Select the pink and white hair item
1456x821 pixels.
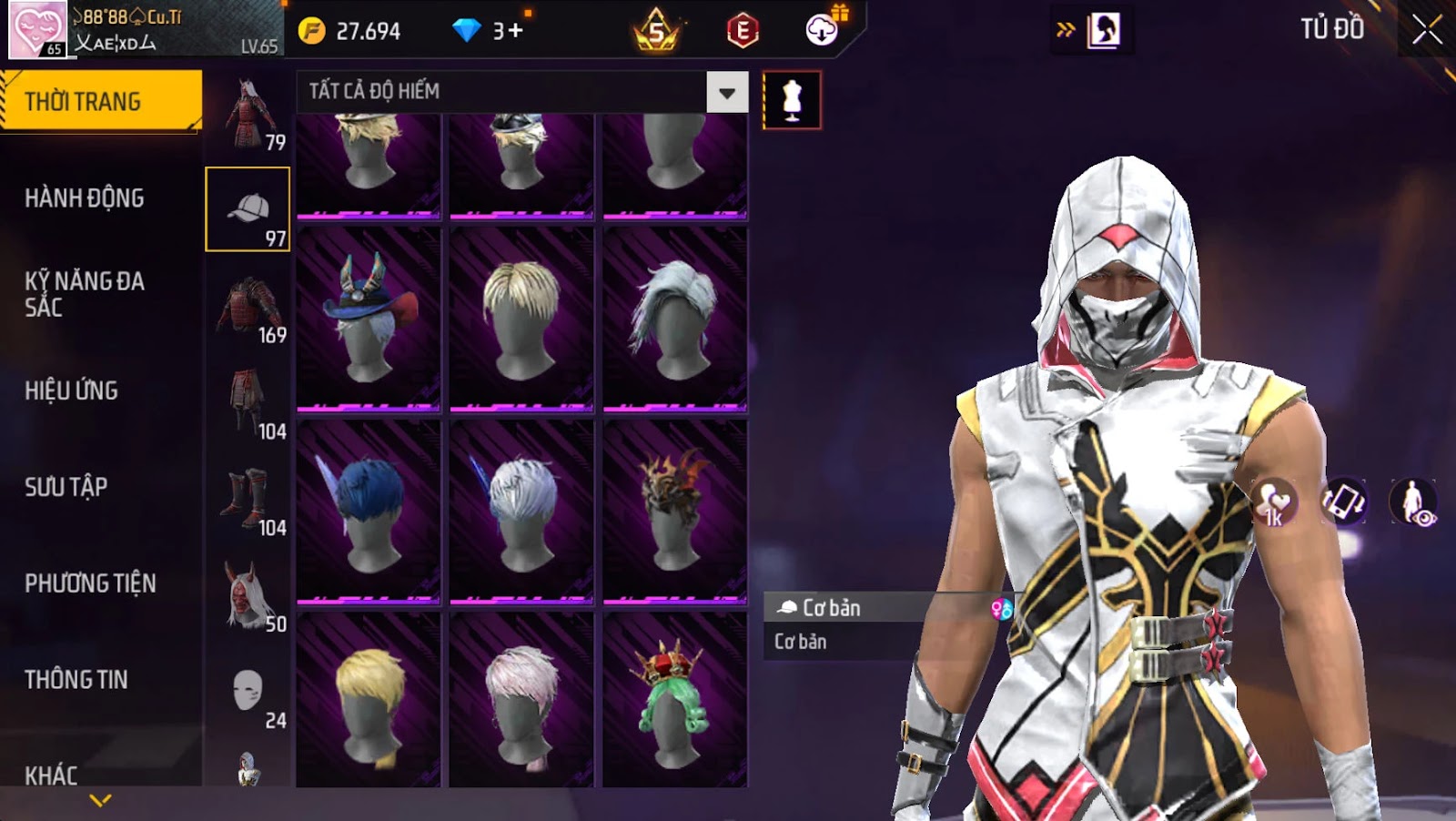(521, 699)
